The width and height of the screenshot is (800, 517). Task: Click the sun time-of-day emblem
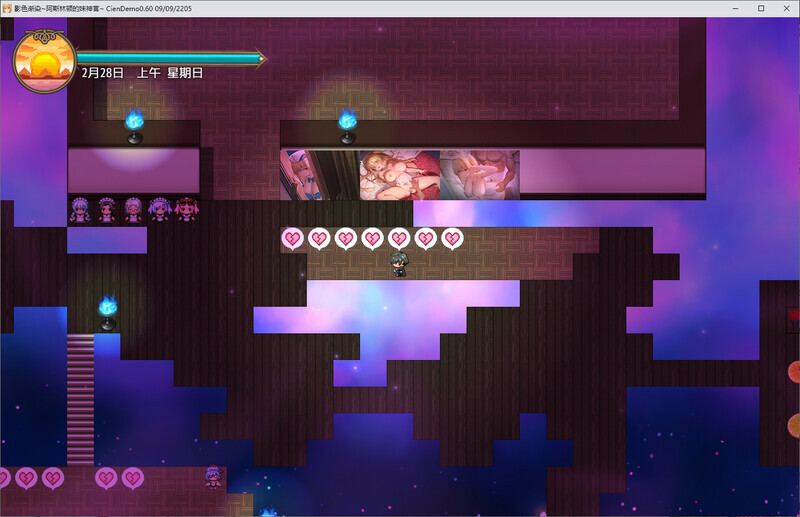point(44,61)
